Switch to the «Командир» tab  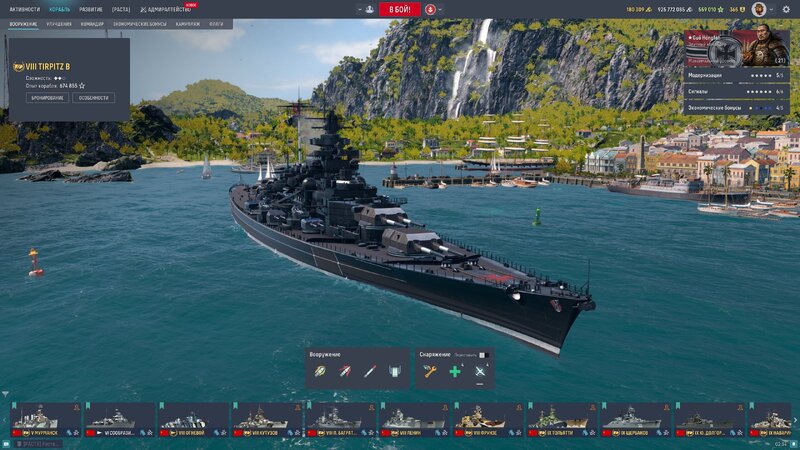pyautogui.click(x=92, y=23)
